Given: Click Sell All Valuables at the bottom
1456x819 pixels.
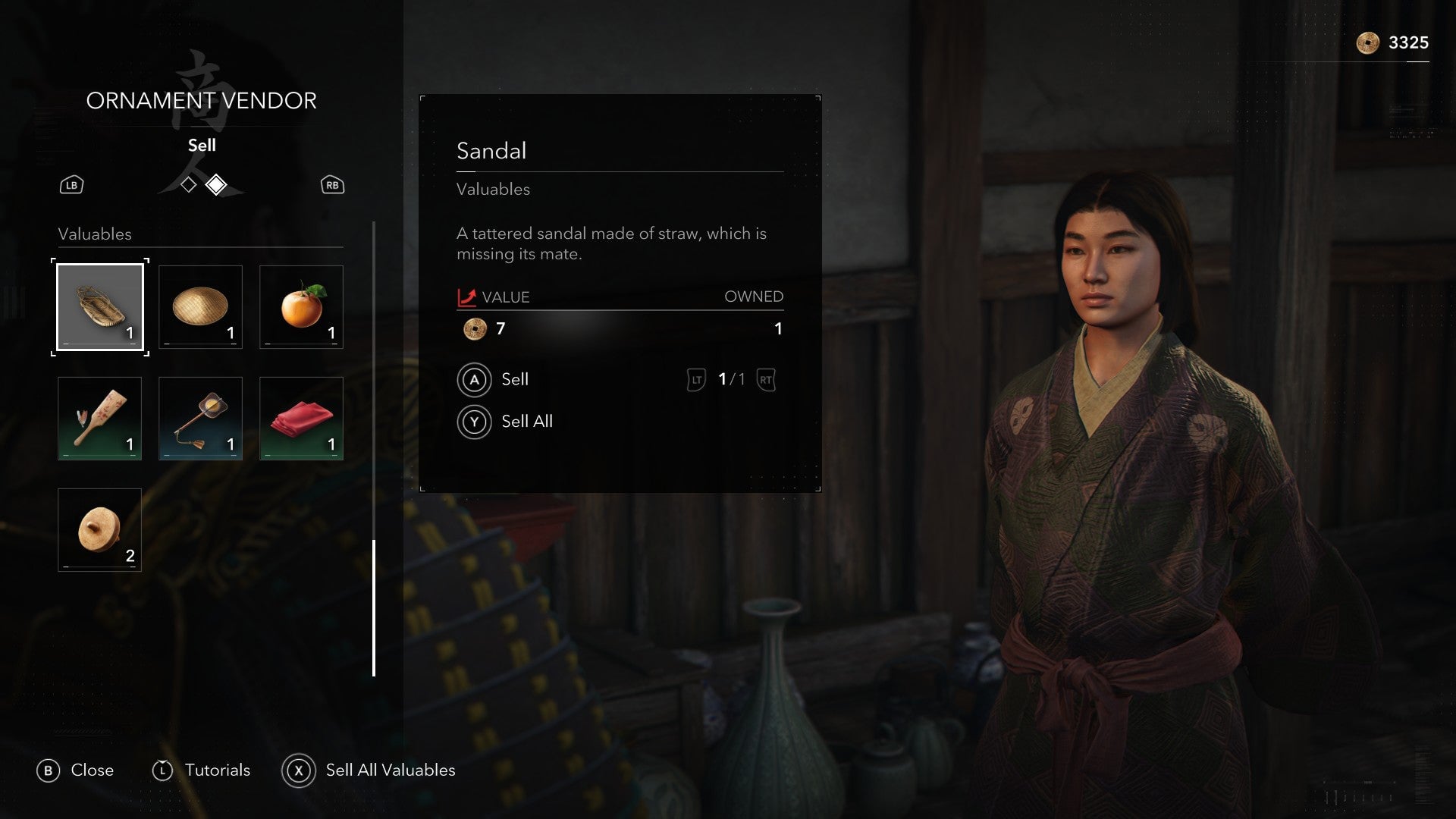Looking at the screenshot, I should pos(390,770).
